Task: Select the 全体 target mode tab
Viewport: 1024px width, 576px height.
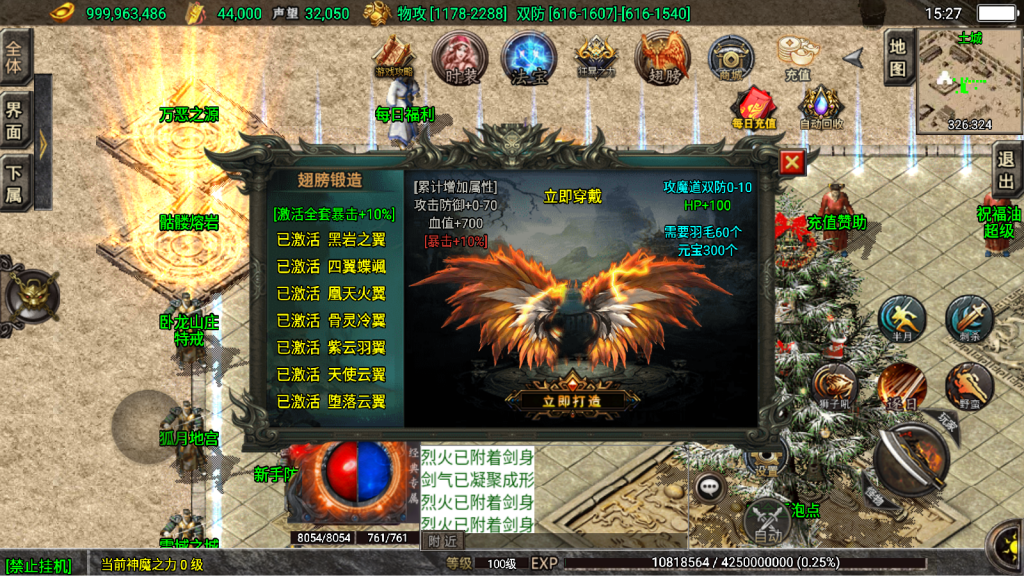Action: 15,51
